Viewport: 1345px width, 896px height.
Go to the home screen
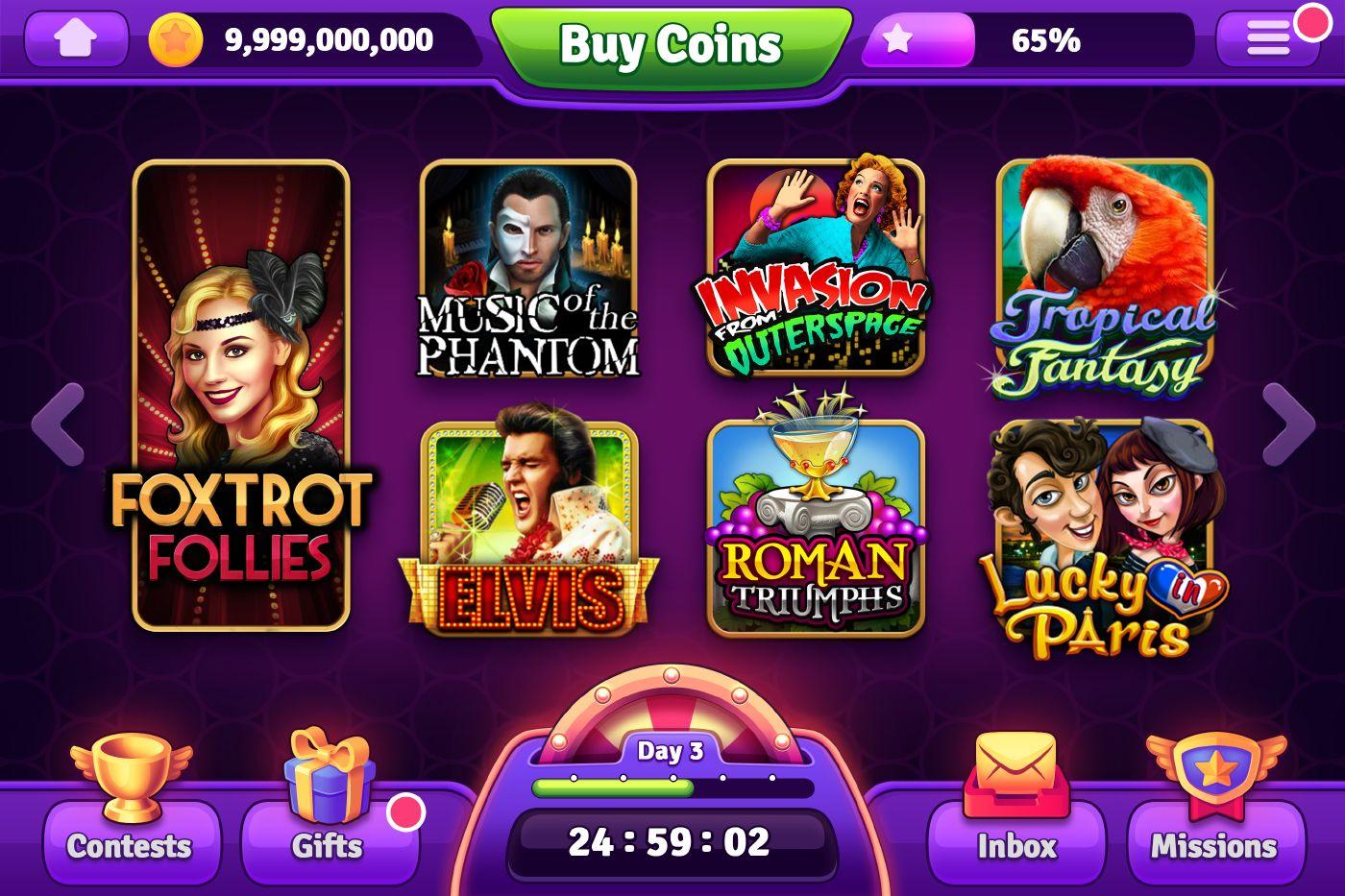76,39
